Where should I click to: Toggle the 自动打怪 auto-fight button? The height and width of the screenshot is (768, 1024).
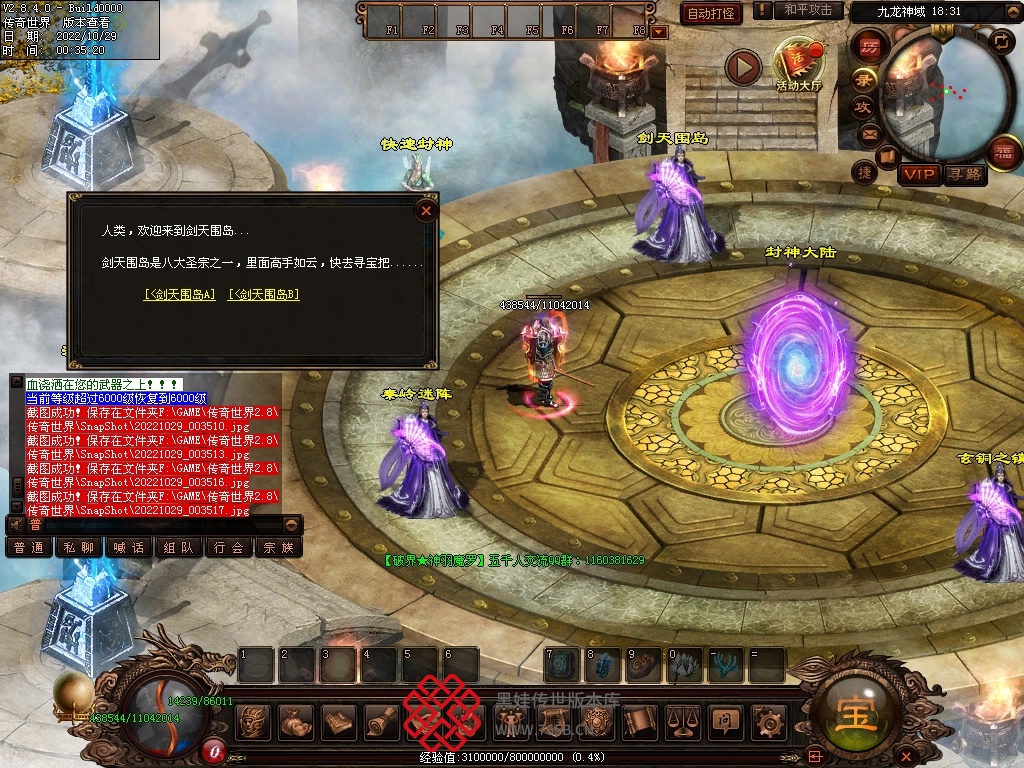pyautogui.click(x=711, y=13)
